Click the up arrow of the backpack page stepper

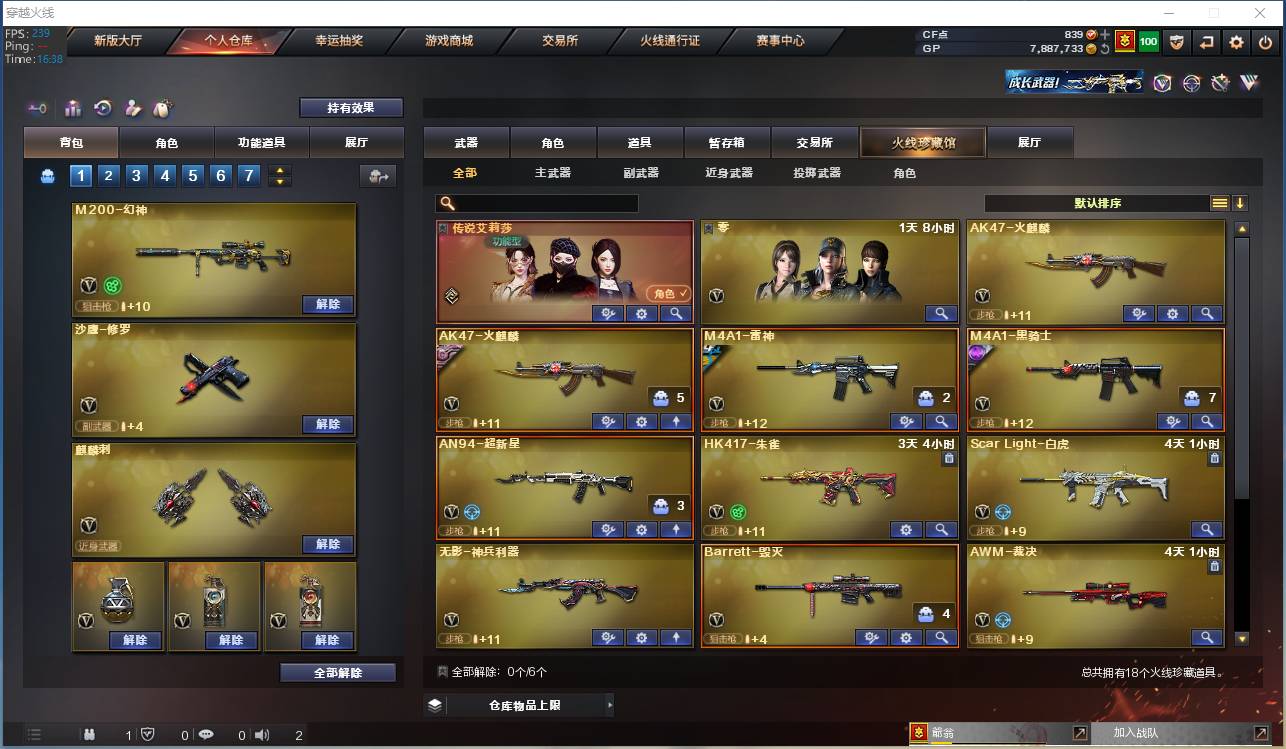point(280,170)
